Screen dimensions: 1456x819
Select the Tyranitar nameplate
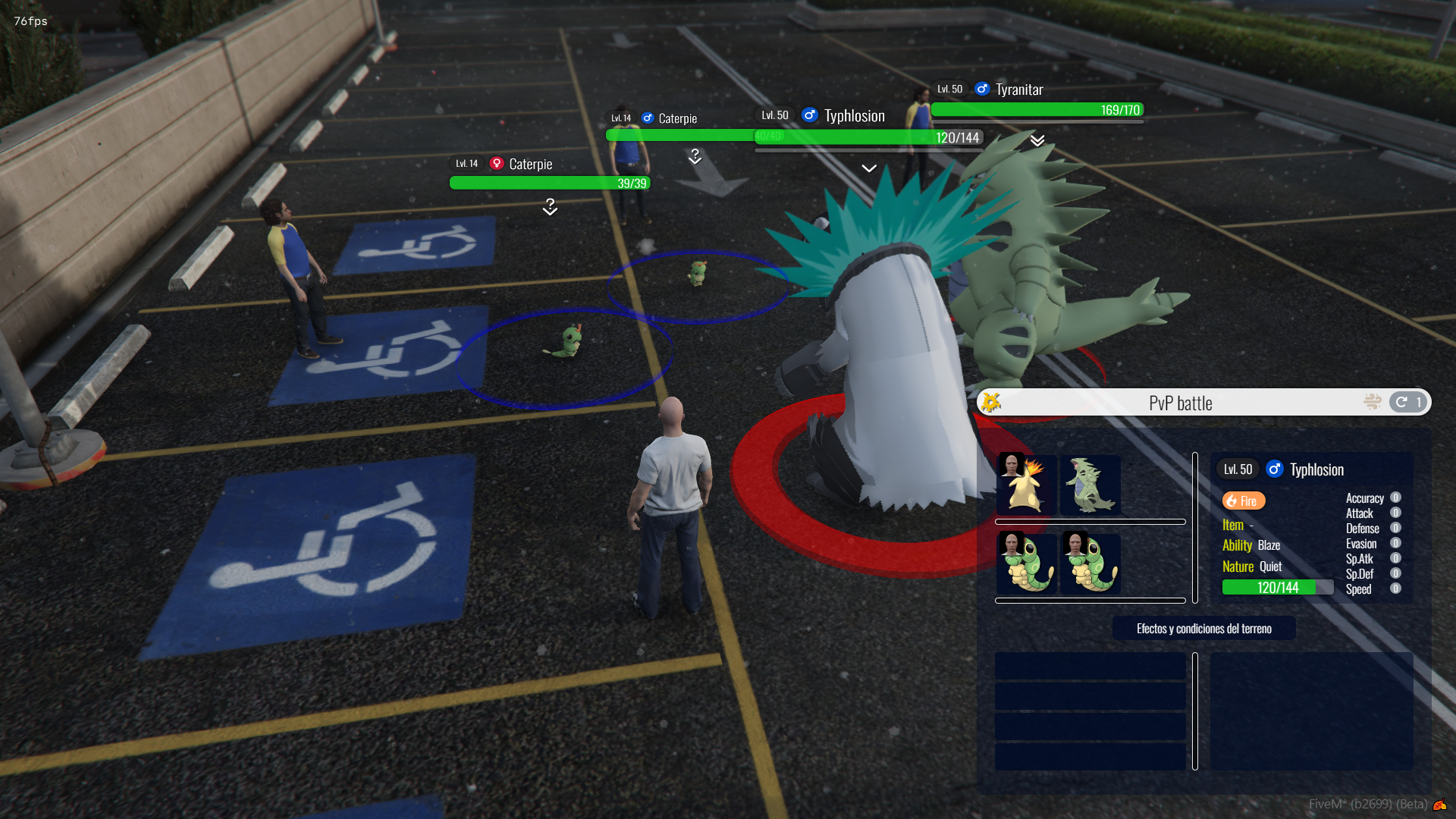[1019, 89]
